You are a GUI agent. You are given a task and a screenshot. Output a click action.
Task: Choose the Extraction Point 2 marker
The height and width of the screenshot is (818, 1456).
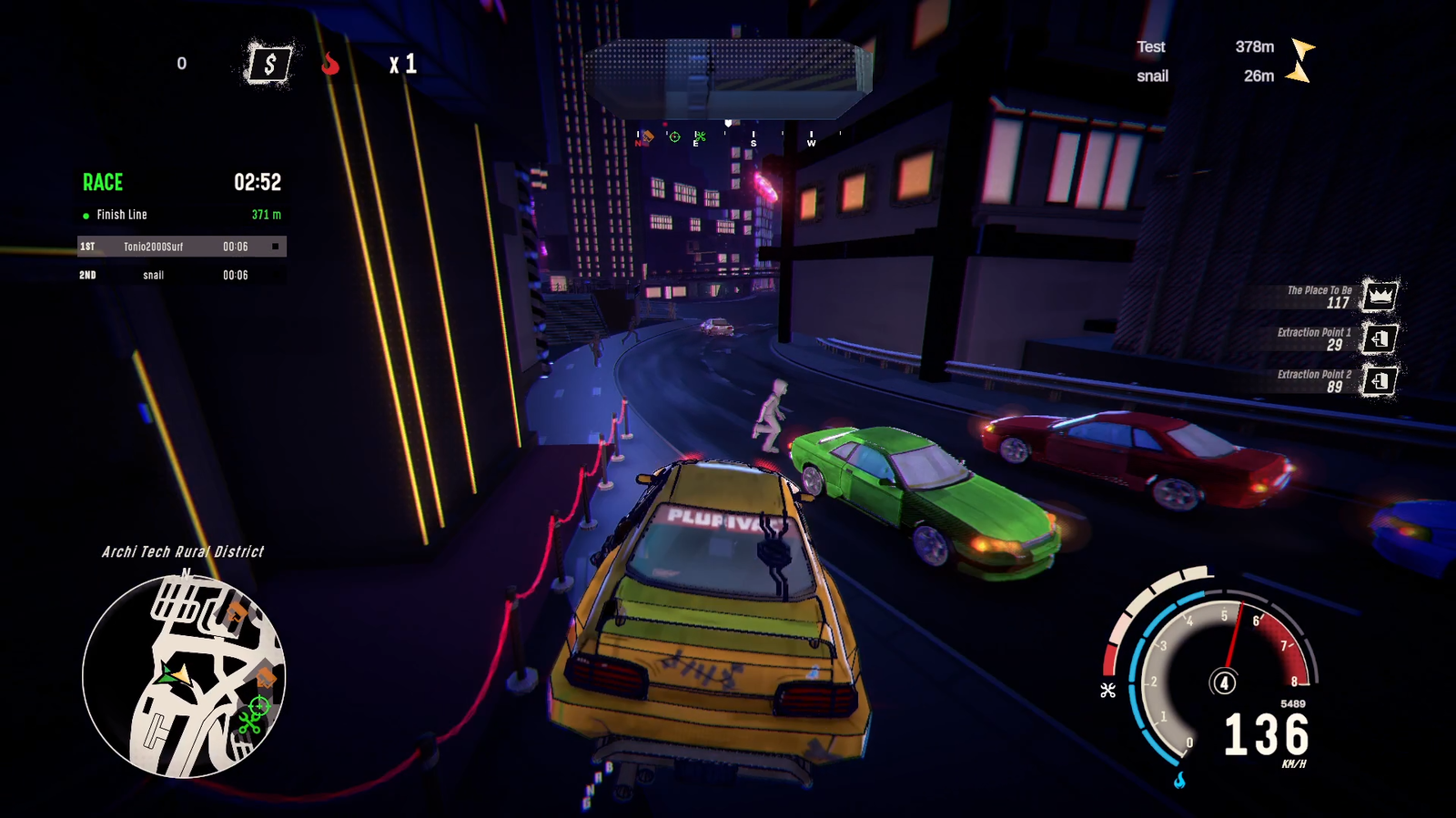pyautogui.click(x=1380, y=380)
